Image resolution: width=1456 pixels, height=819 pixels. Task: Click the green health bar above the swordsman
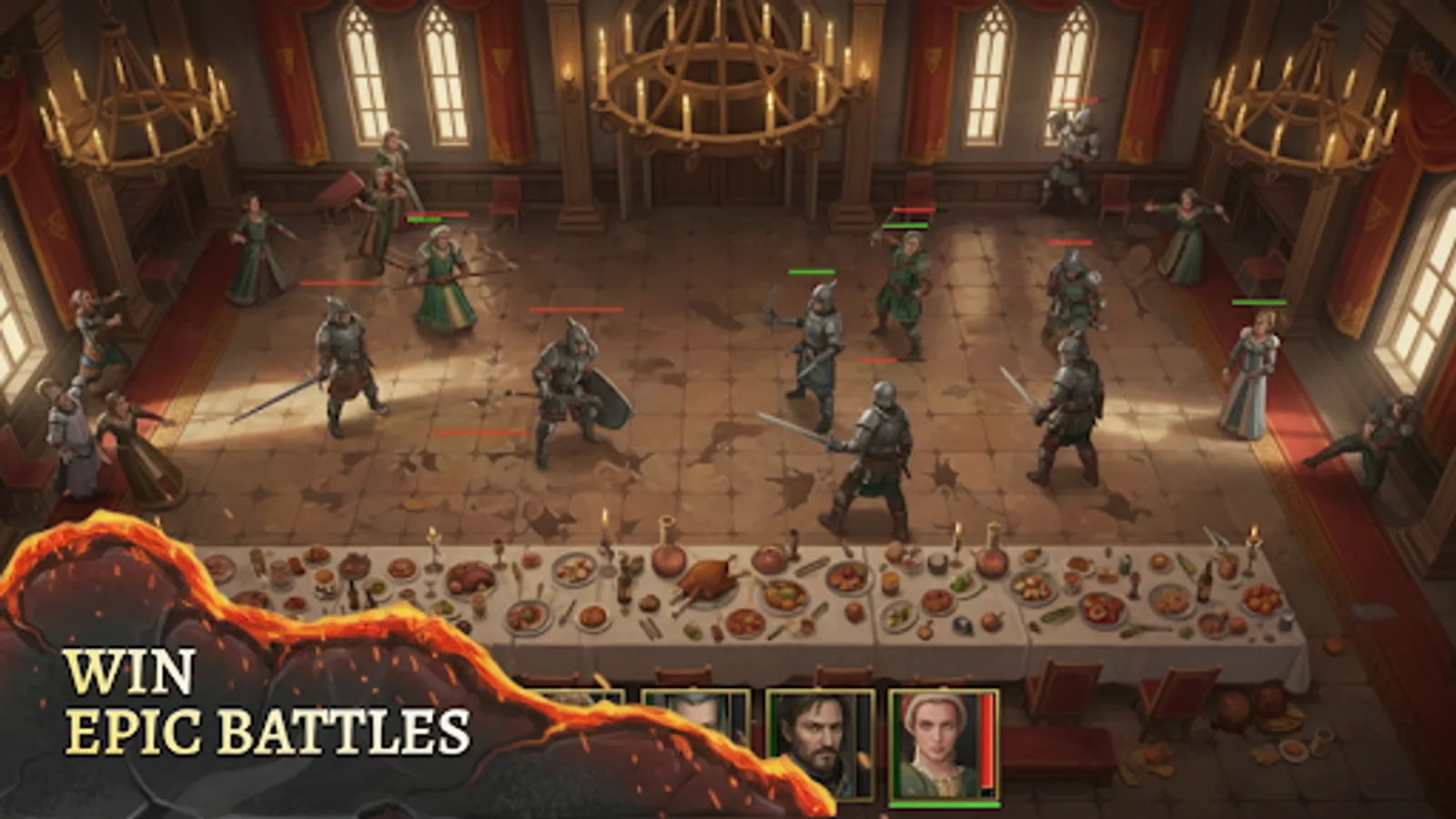click(810, 270)
